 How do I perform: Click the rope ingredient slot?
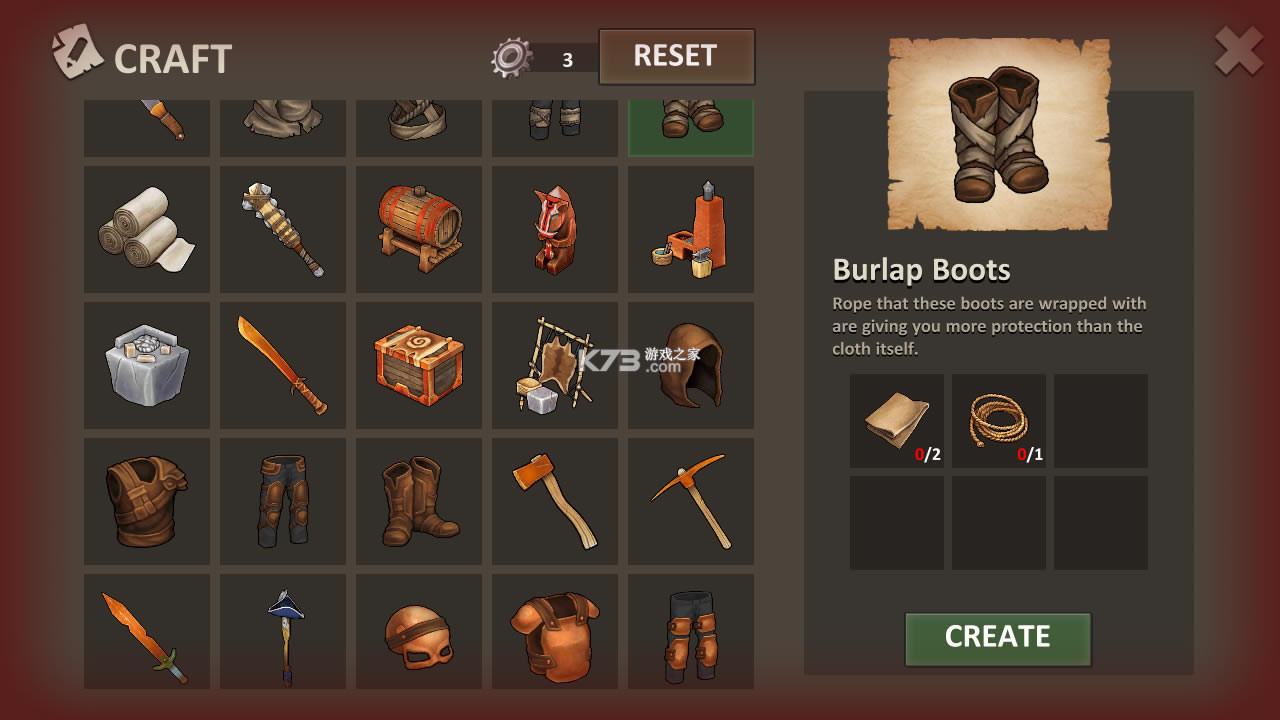[x=999, y=421]
